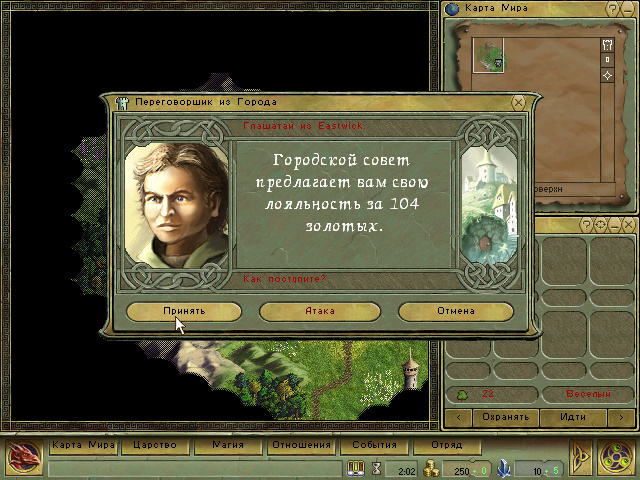Minimize the Карта Мира map panel
This screenshot has width=640, height=480.
coord(626,9)
